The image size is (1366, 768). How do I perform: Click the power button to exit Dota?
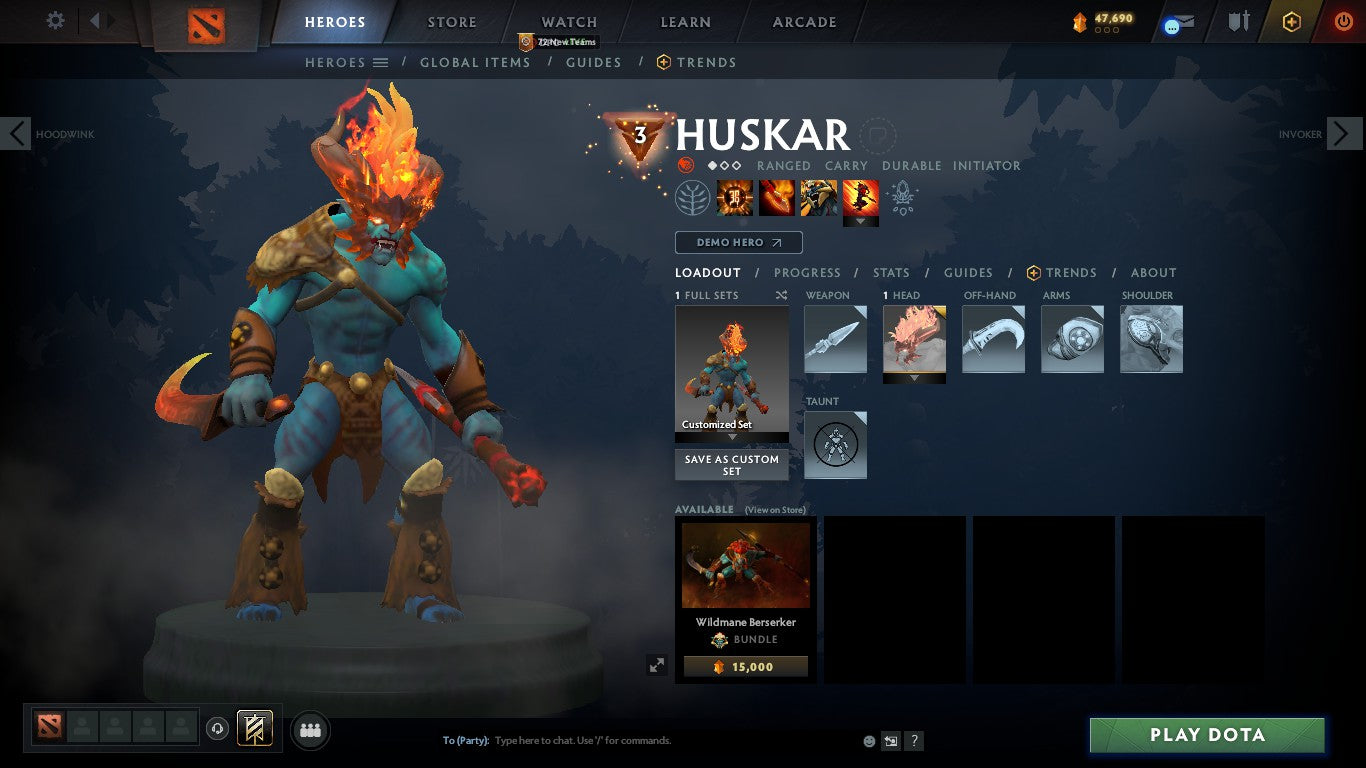pos(1344,21)
